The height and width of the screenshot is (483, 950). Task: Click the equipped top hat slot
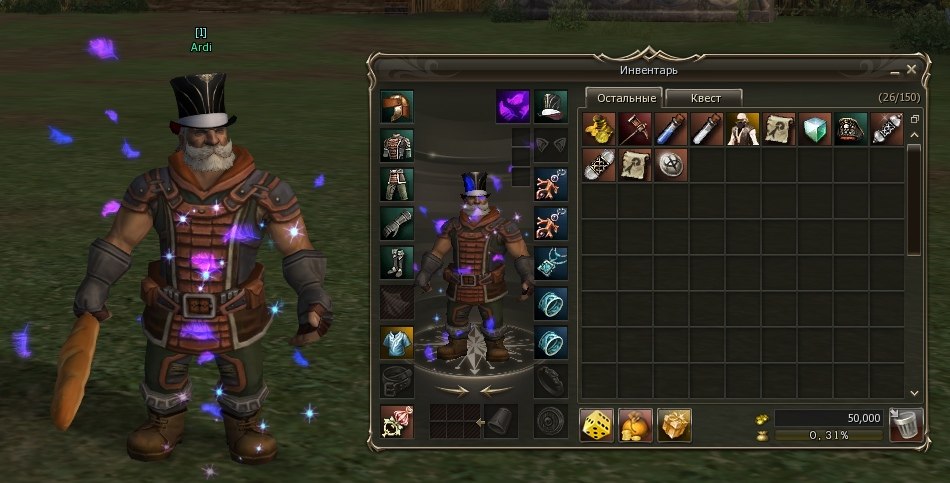(551, 106)
